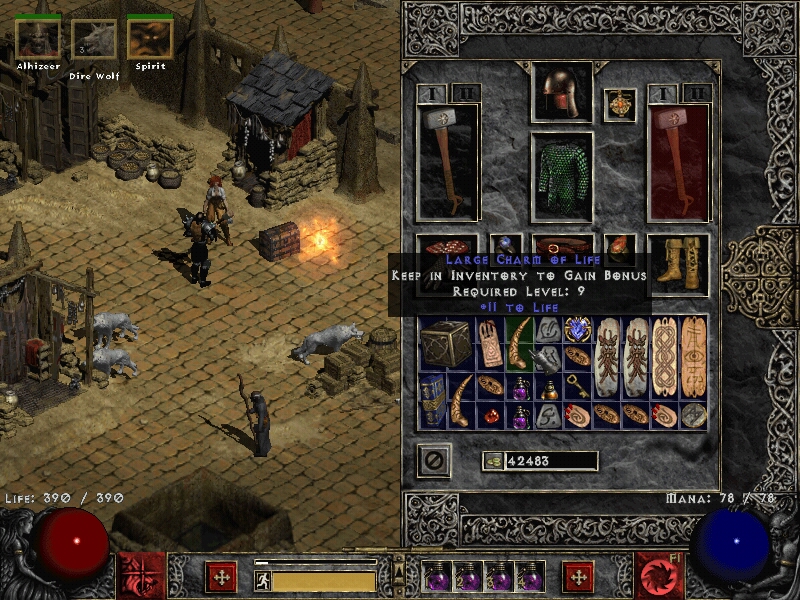Viewport: 800px width, 600px height.
Task: Select the Spirit summon portrait
Action: (150, 39)
